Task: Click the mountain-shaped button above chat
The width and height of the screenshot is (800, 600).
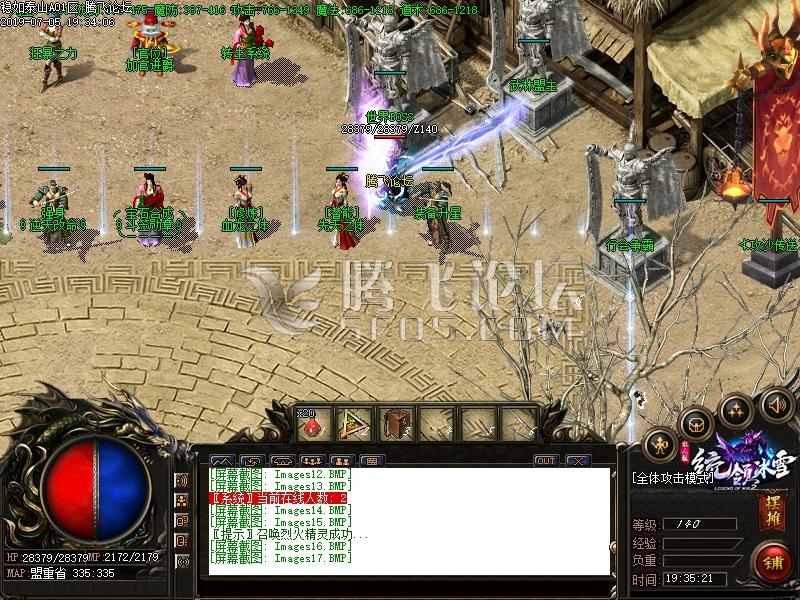Action: [221, 461]
